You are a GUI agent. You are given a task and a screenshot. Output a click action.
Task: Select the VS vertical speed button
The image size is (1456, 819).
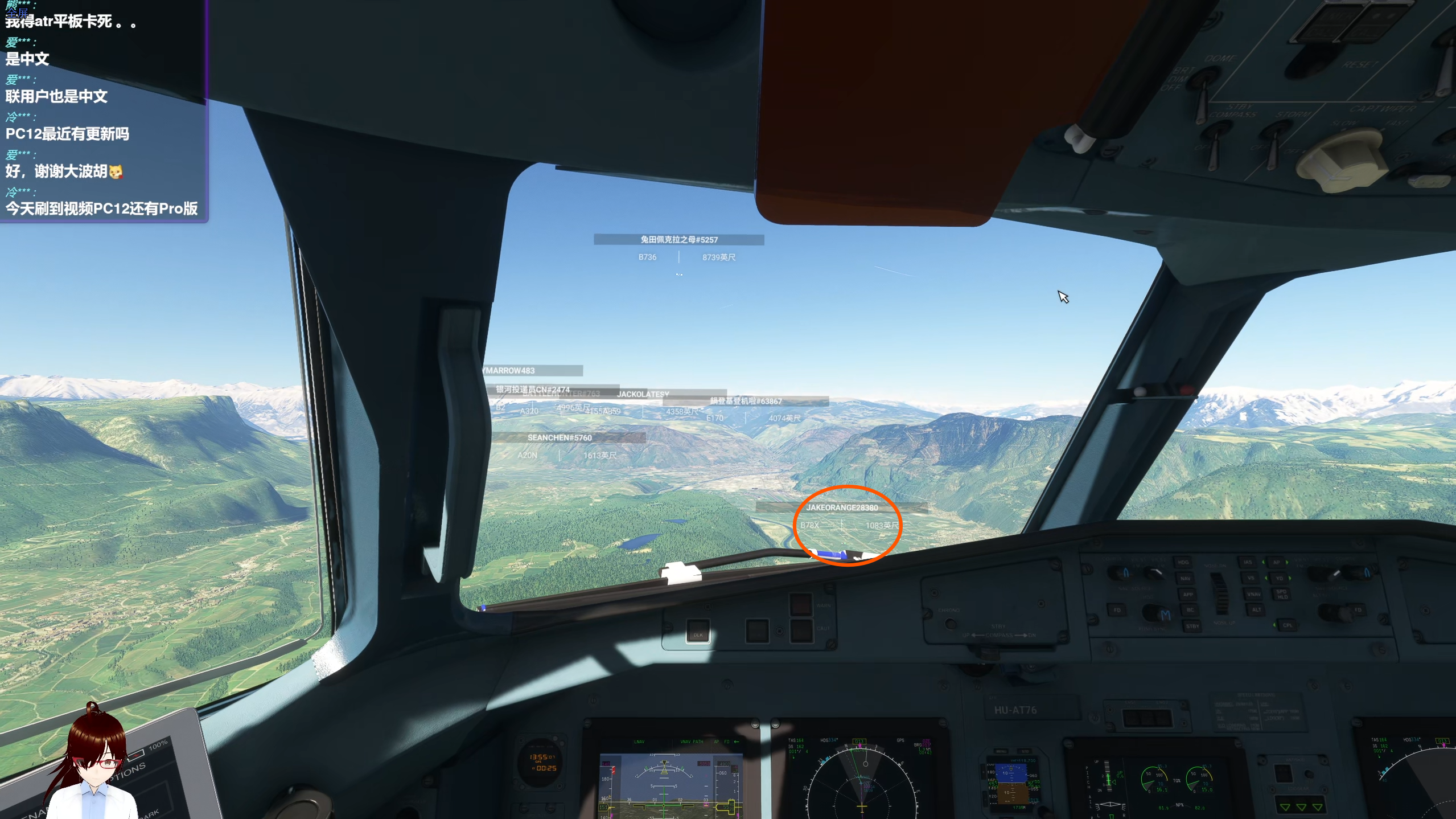pyautogui.click(x=1251, y=578)
